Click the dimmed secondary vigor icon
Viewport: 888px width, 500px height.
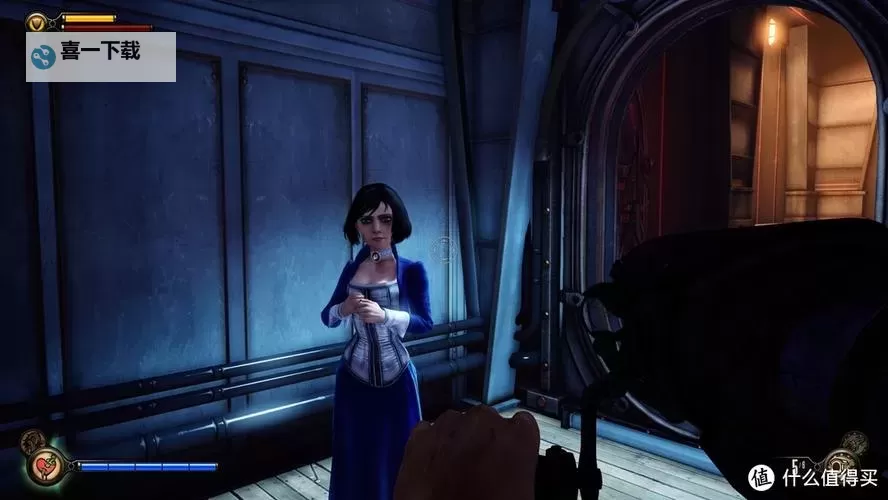33,439
